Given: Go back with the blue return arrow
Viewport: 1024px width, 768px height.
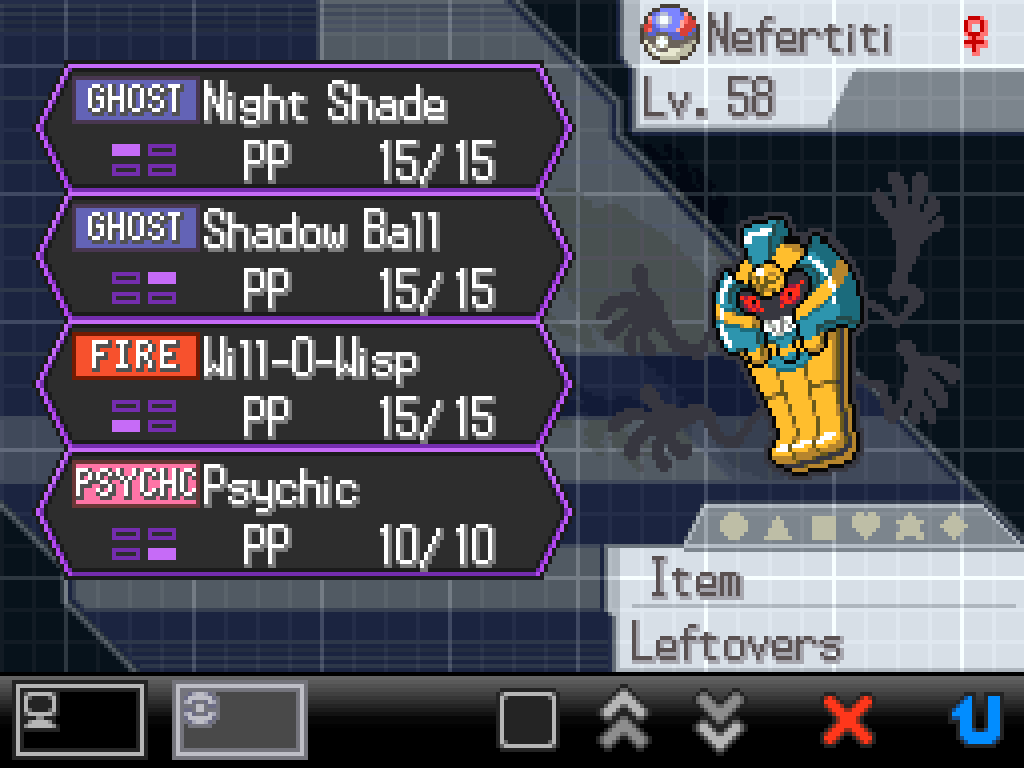Looking at the screenshot, I should pos(975,719).
